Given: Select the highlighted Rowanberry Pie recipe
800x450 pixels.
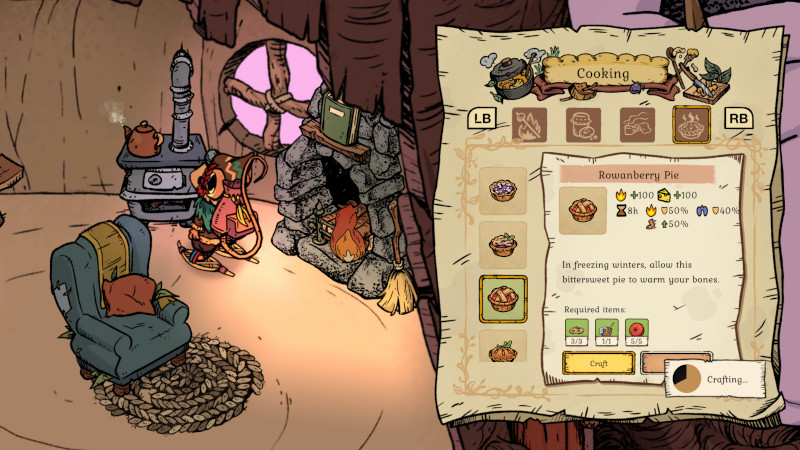Looking at the screenshot, I should [504, 298].
